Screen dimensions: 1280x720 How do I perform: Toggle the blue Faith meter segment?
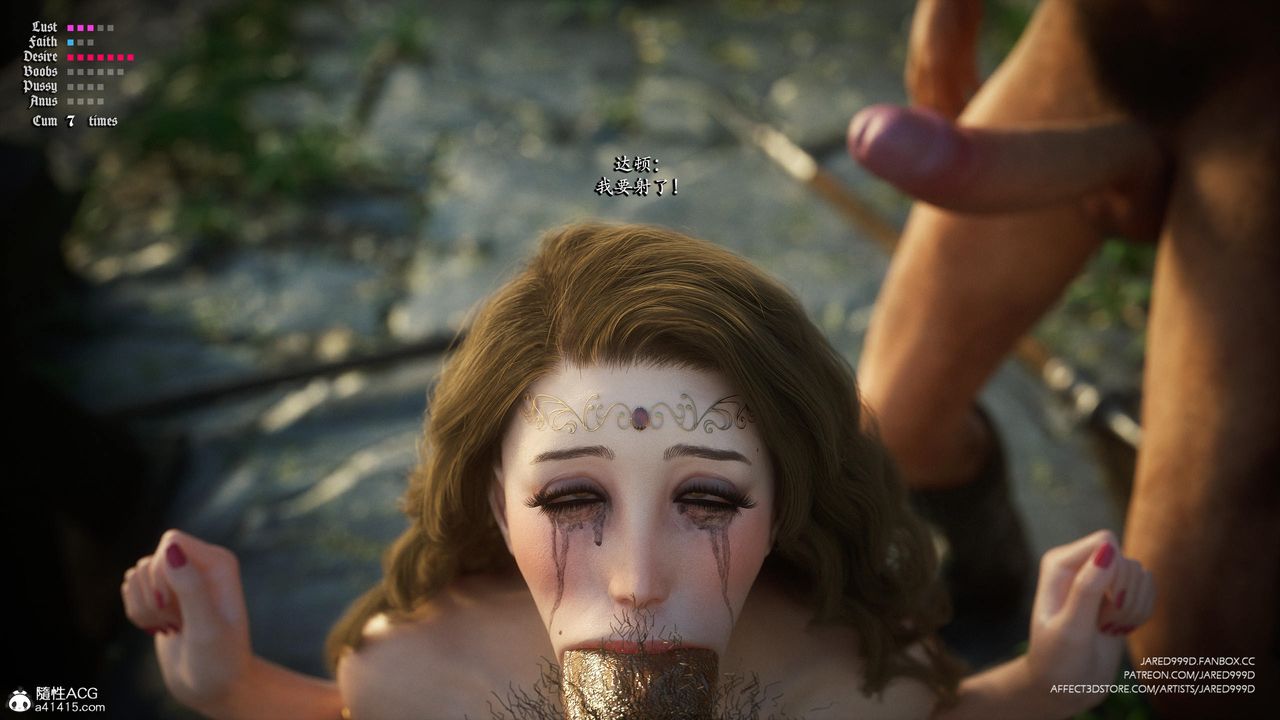click(70, 41)
